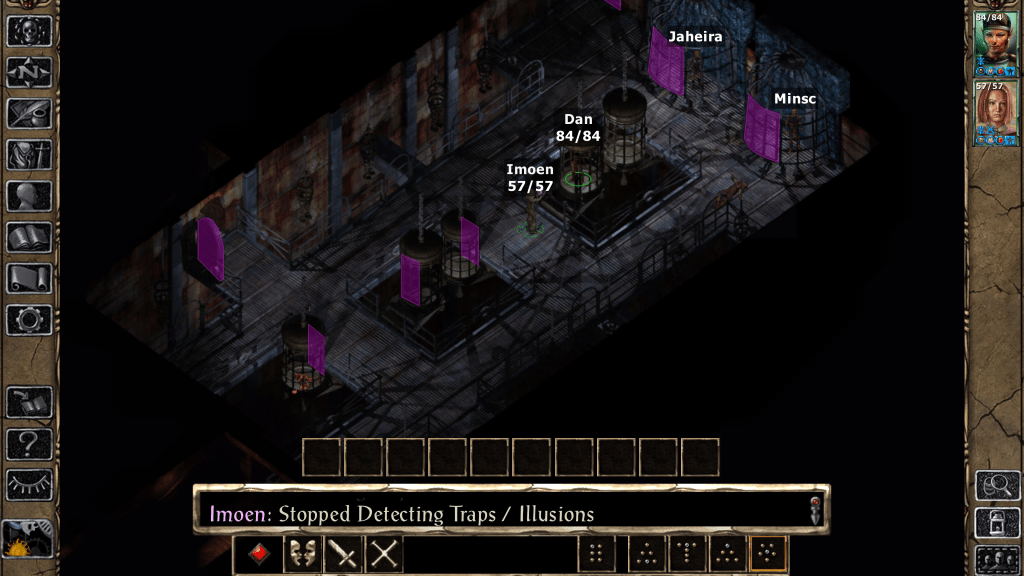
Task: Open the journal quill button
Action: click(29, 113)
